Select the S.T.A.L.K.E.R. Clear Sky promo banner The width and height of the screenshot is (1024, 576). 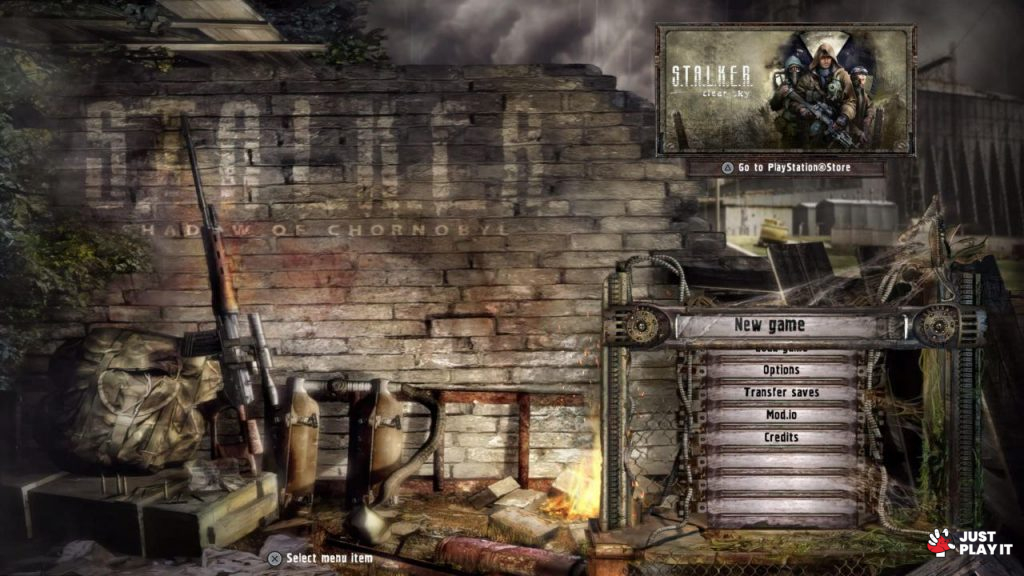pos(785,89)
